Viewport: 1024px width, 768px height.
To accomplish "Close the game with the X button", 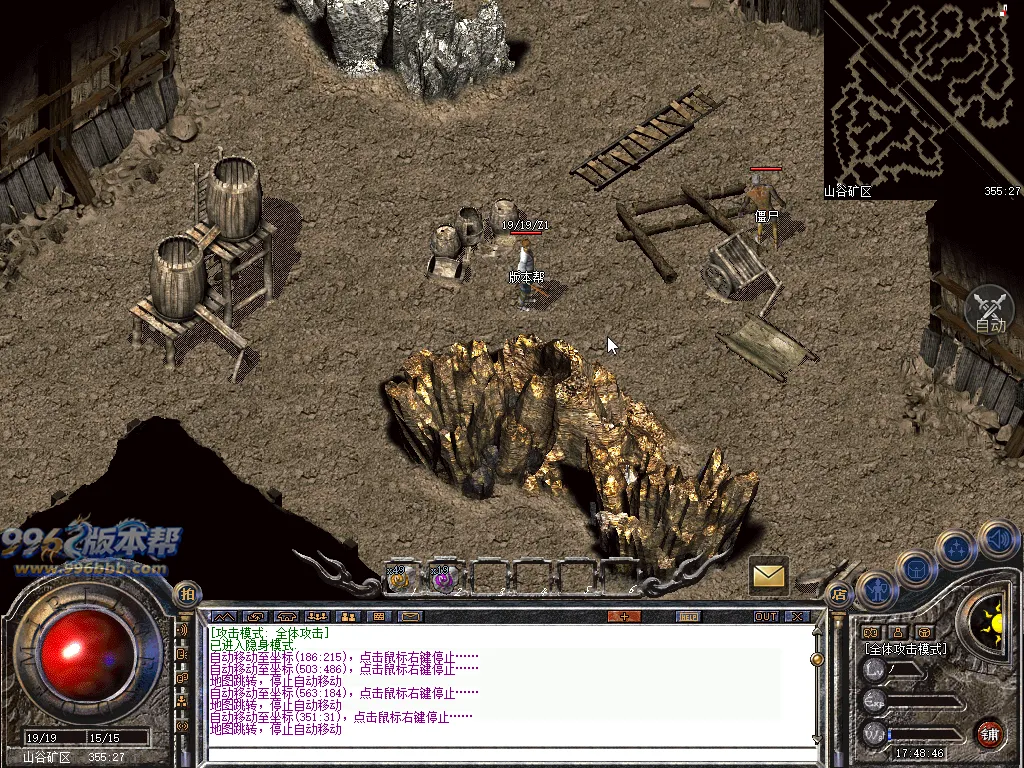I will coord(797,616).
